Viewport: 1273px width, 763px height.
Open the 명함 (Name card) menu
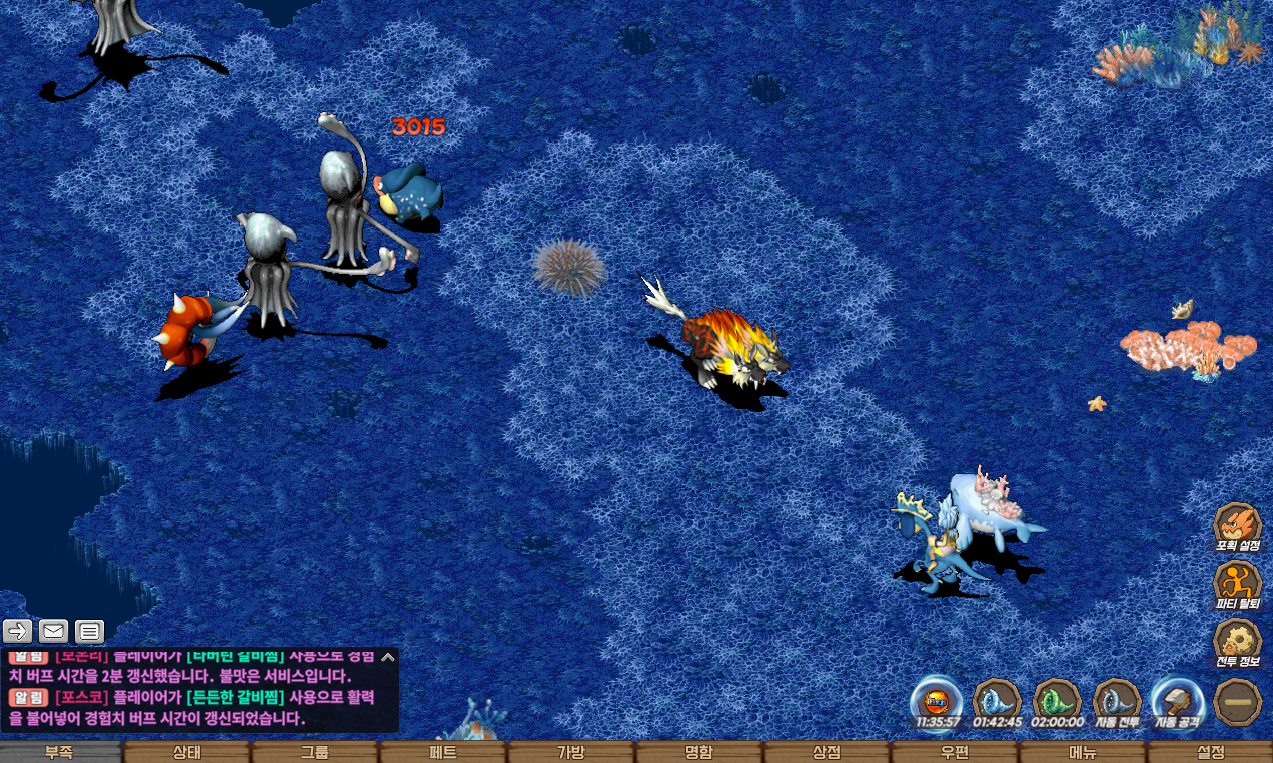[699, 752]
